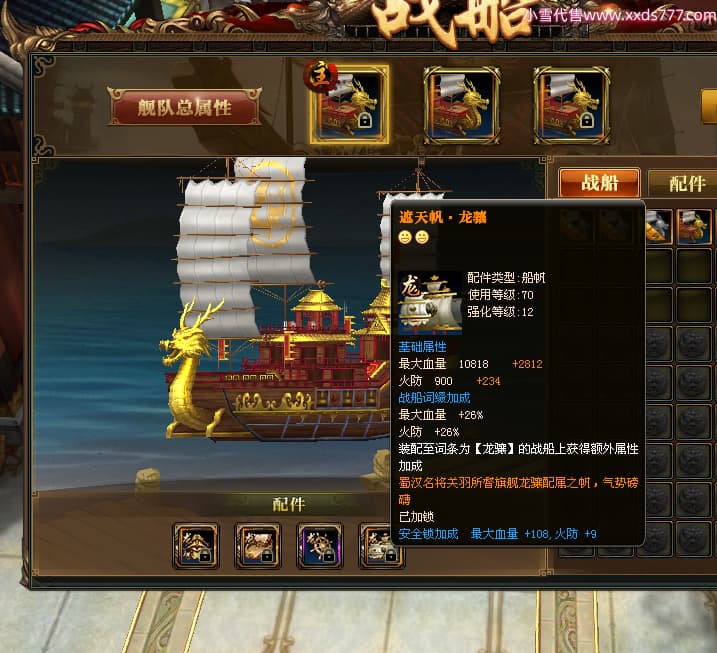This screenshot has height=653, width=717.
Task: Select the main ship marked 主
Action: click(349, 106)
